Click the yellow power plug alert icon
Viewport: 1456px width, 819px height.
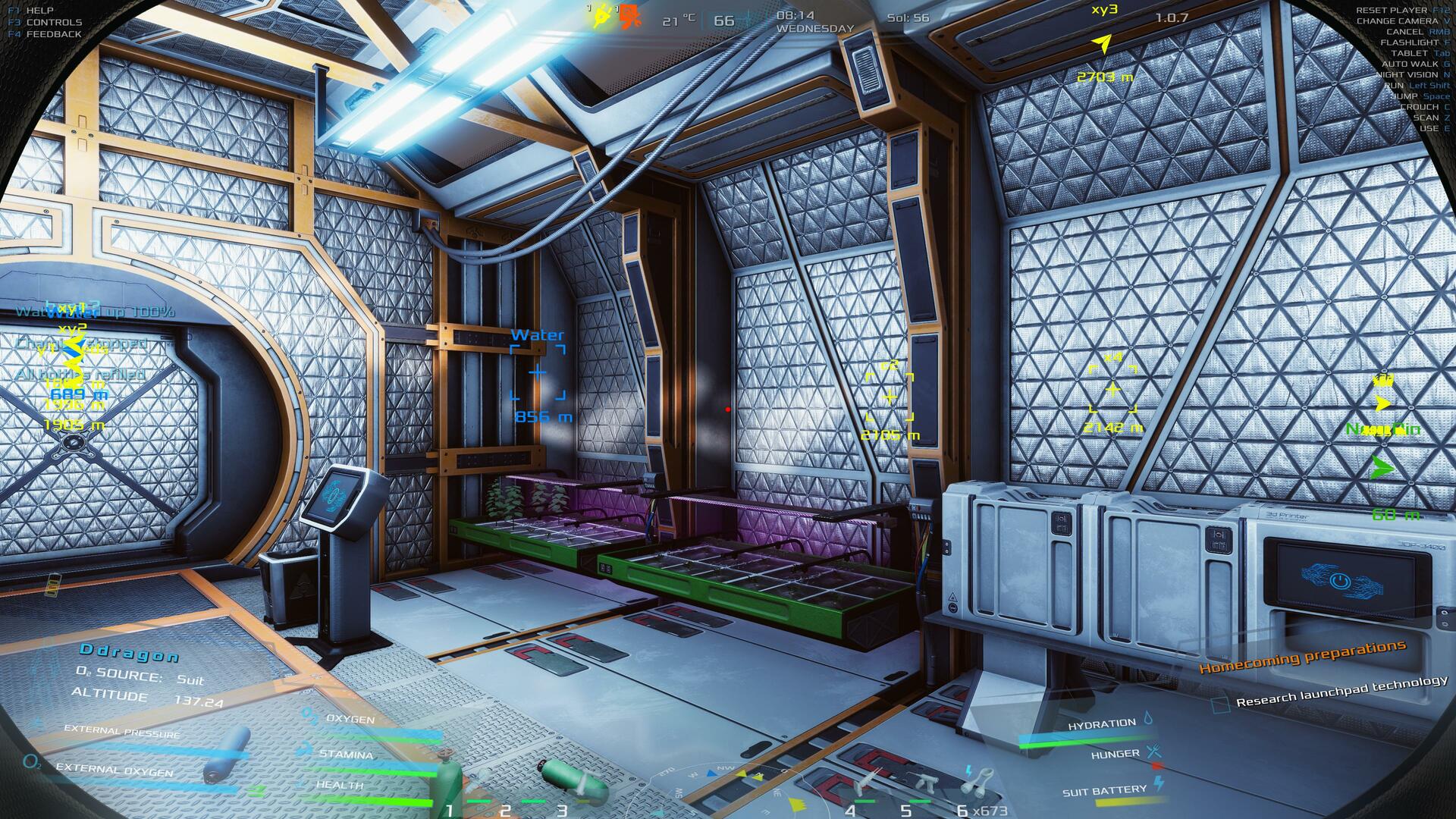coord(602,17)
